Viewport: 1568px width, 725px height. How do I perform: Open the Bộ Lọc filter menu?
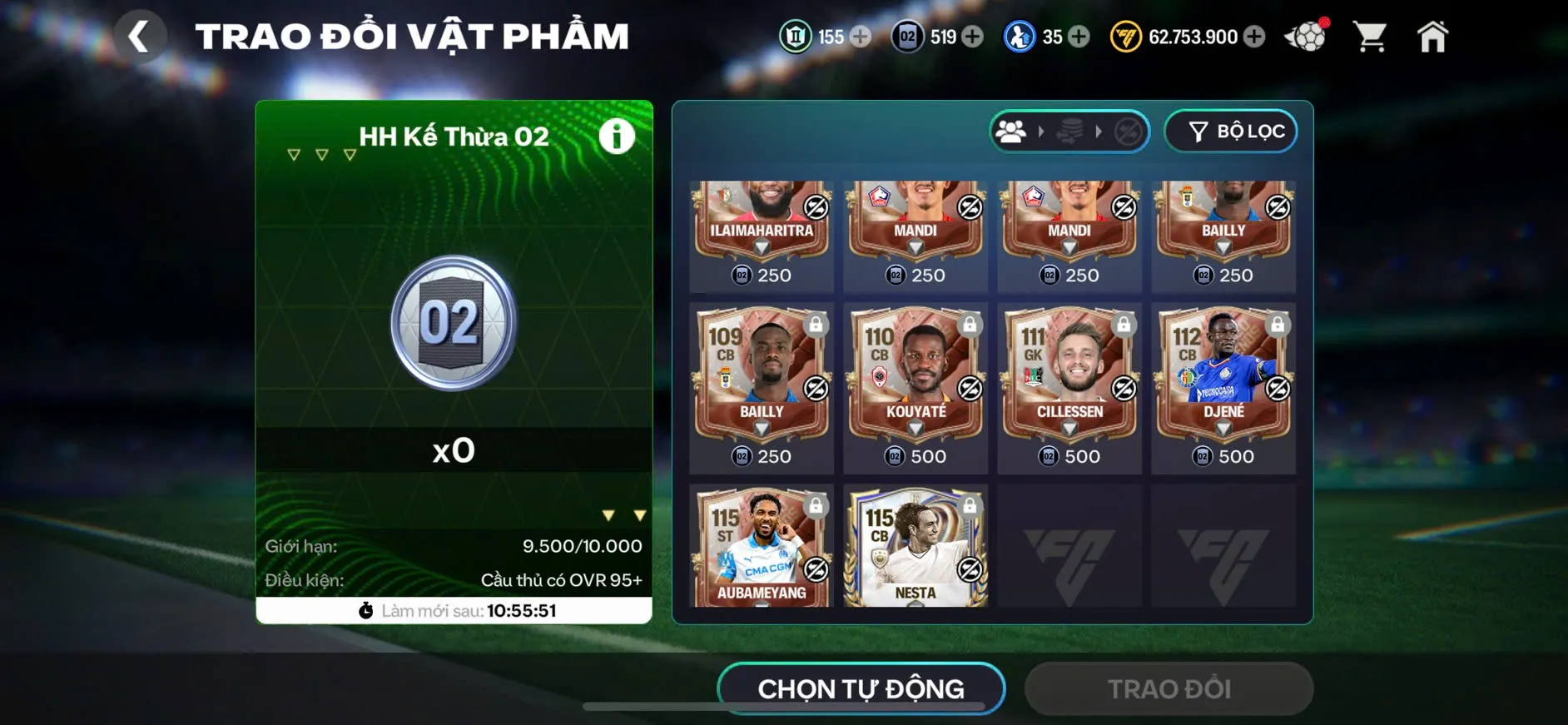tap(1230, 131)
